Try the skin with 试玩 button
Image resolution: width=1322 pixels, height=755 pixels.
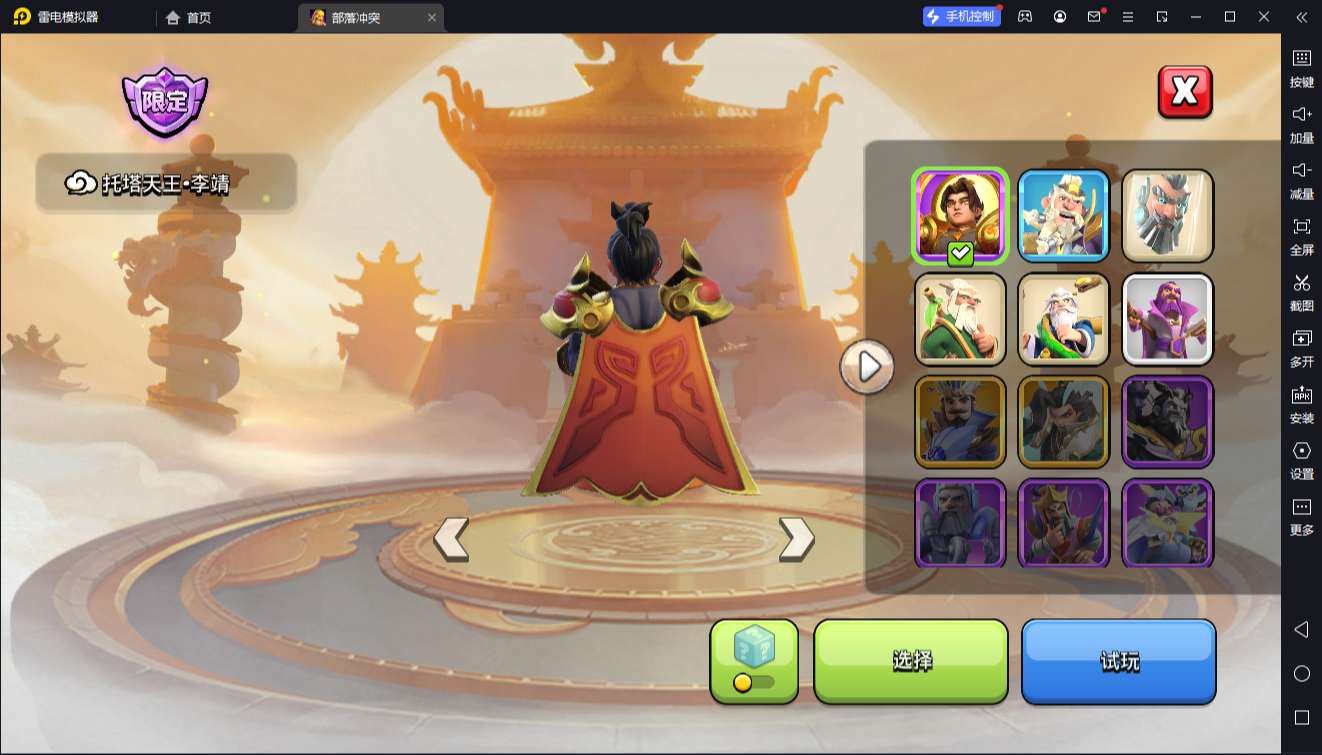coord(1118,660)
